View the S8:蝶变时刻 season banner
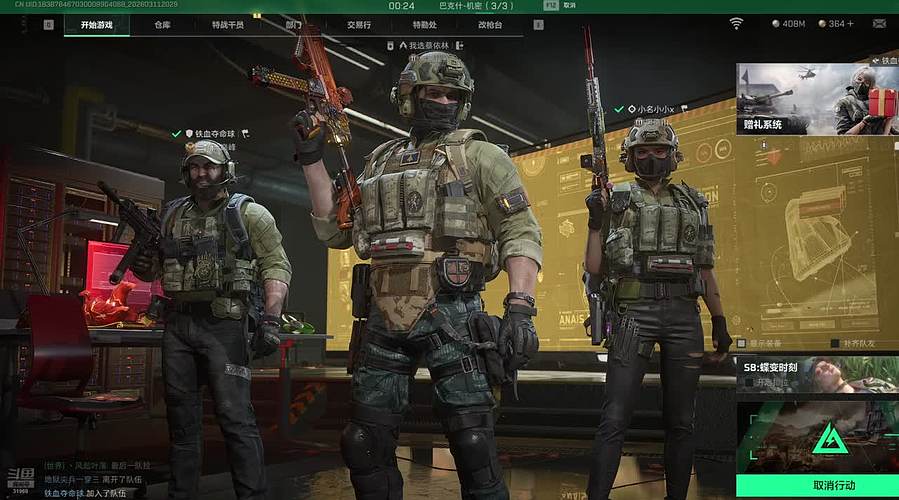899x500 pixels. tap(817, 375)
